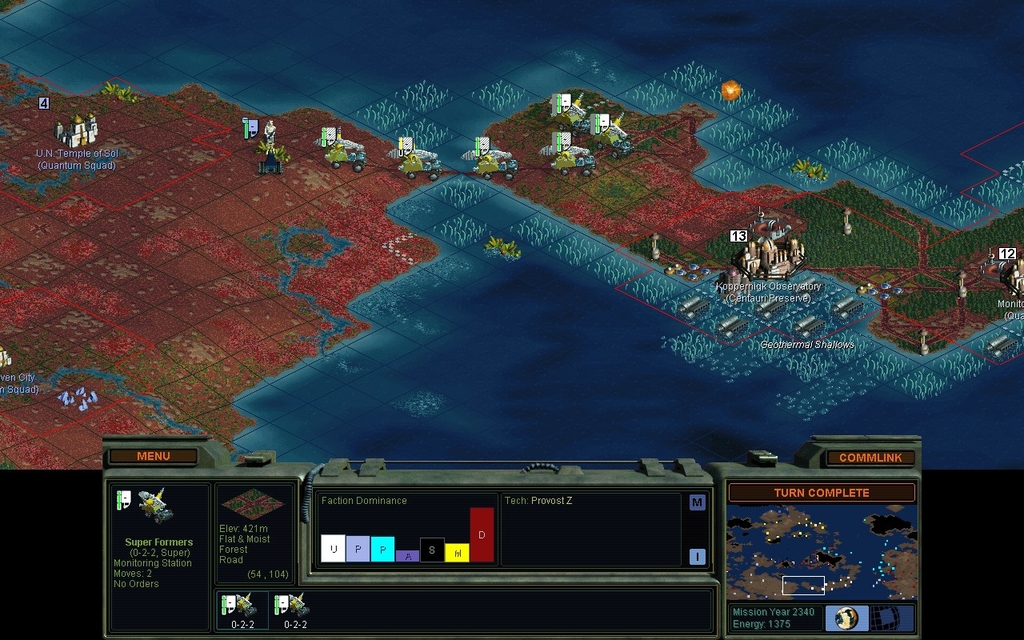1024x640 pixels.
Task: Select the M button beside Tech readout
Action: (x=697, y=502)
